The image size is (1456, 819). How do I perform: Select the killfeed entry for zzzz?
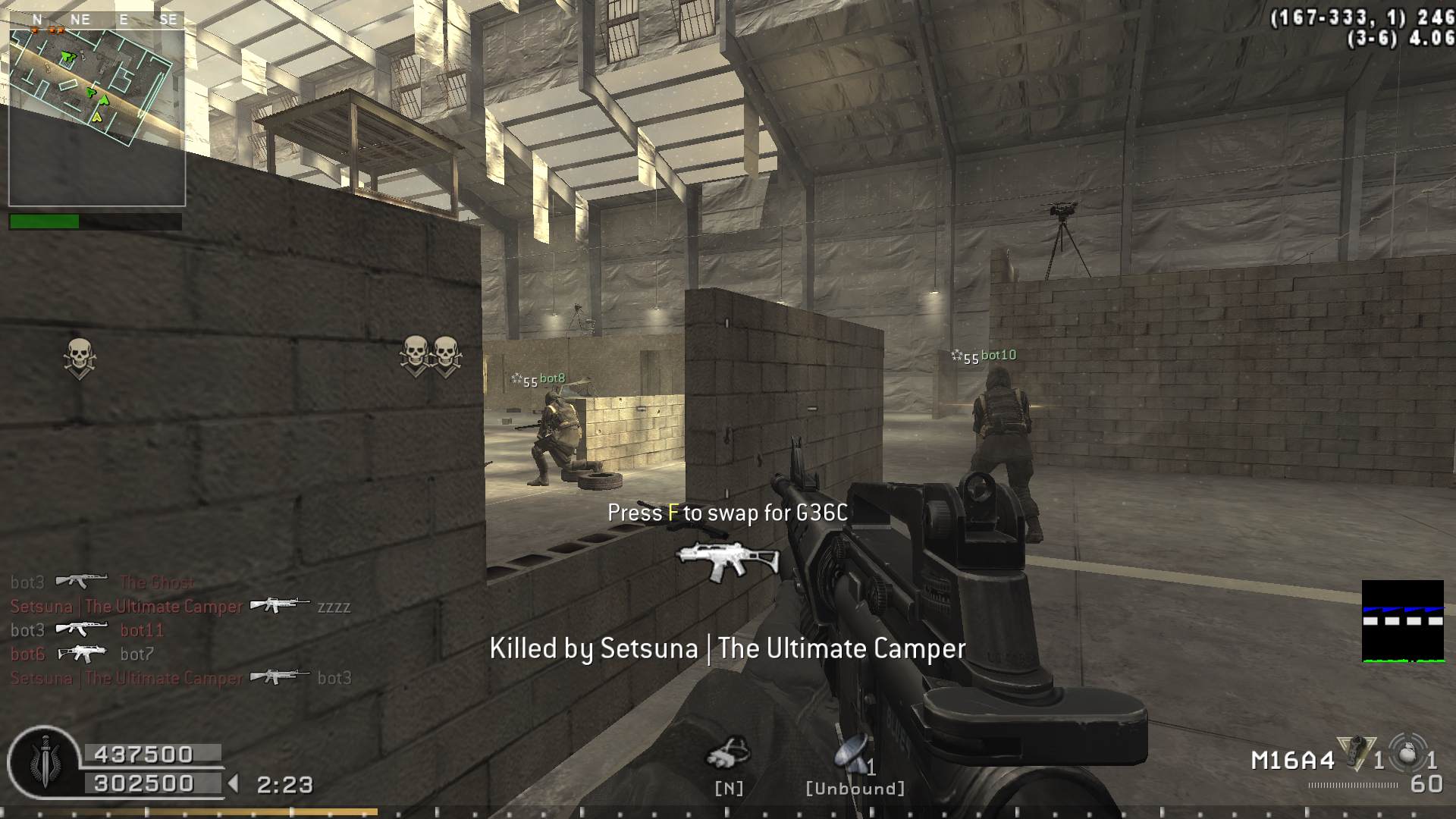[180, 606]
